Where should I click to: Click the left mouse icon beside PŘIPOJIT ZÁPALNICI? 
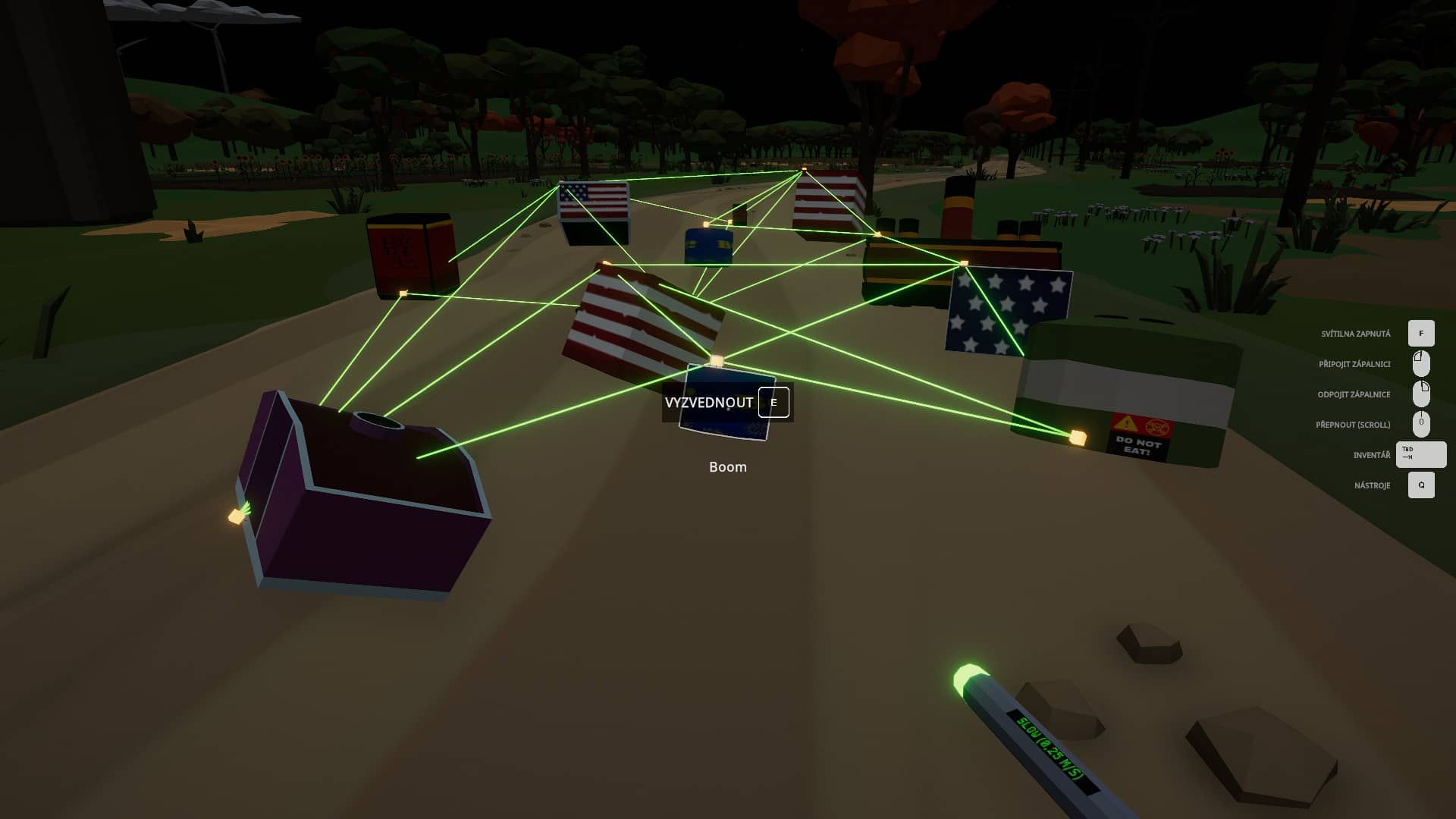[x=1420, y=363]
